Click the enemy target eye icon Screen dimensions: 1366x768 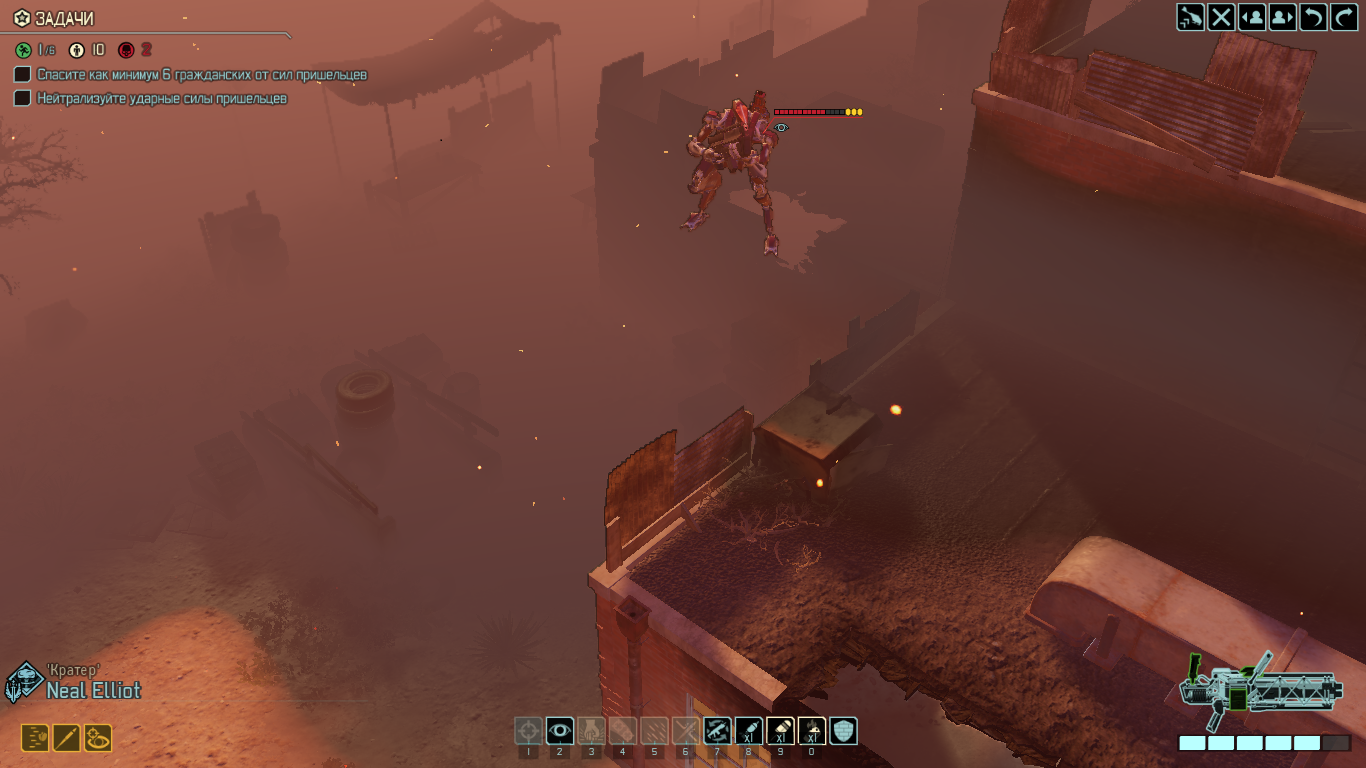coord(781,127)
